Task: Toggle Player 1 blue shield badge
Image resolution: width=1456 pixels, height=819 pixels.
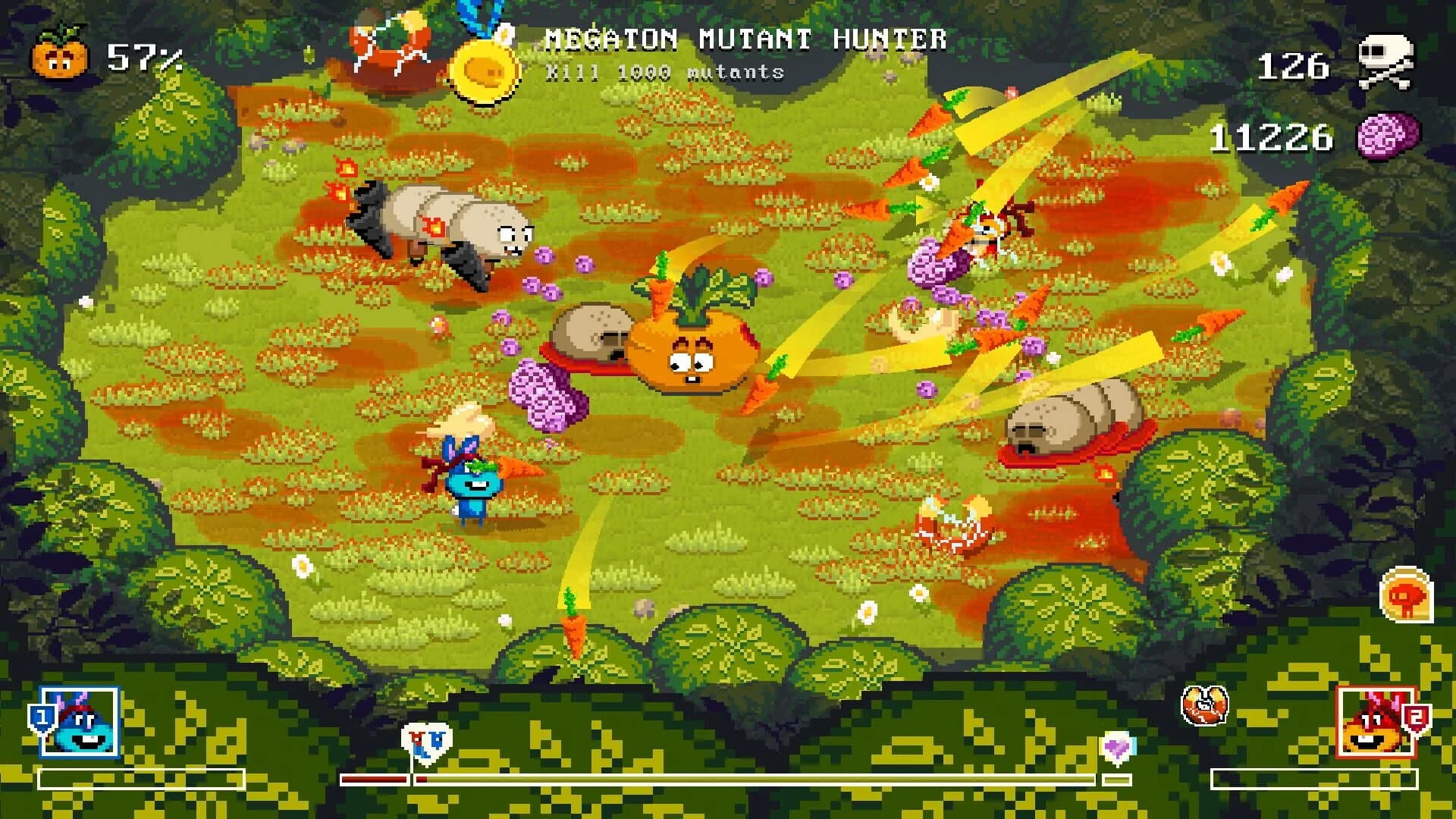Action: point(44,716)
